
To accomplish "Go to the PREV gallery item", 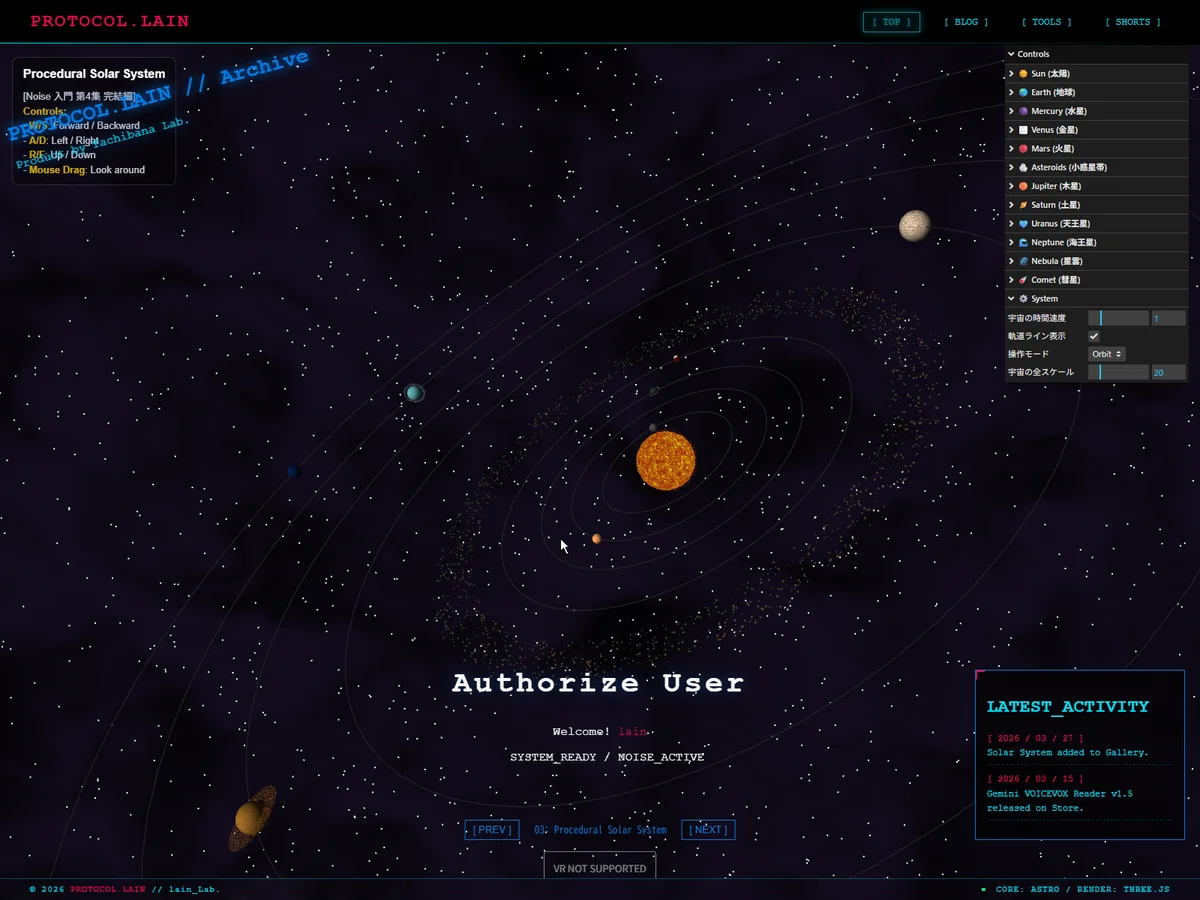I will point(492,830).
